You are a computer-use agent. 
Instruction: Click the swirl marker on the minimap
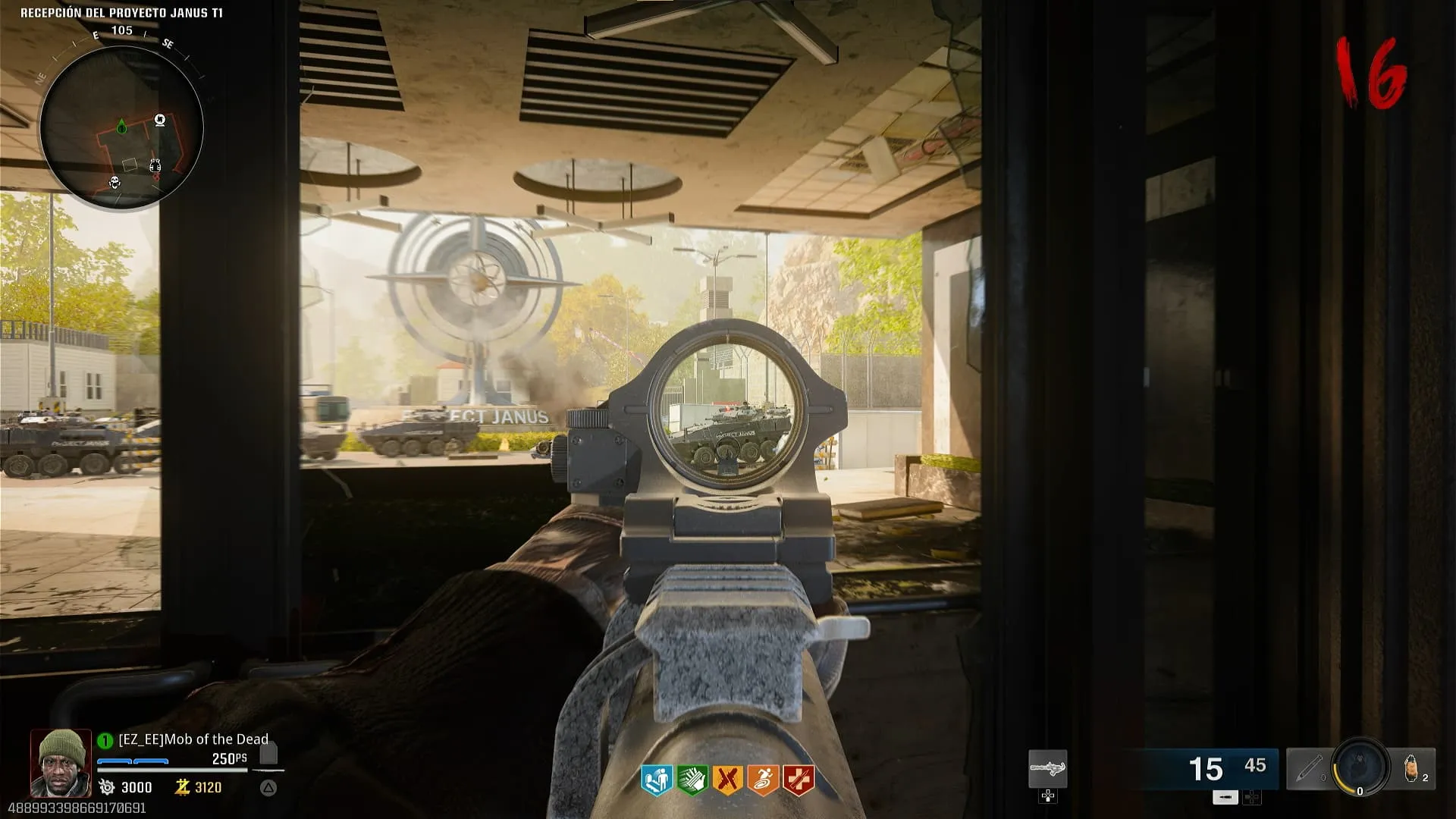[160, 120]
